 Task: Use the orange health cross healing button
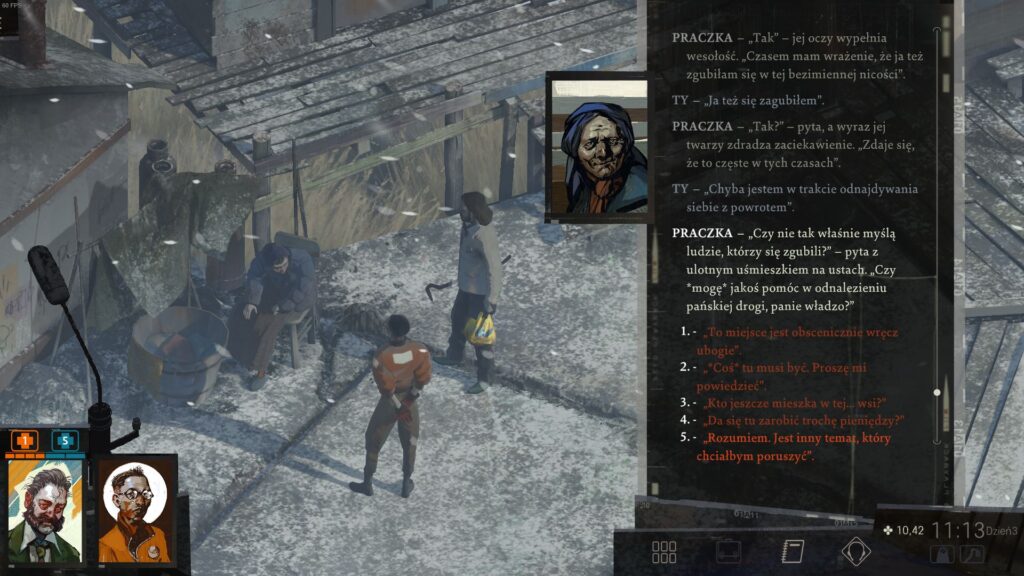click(24, 441)
